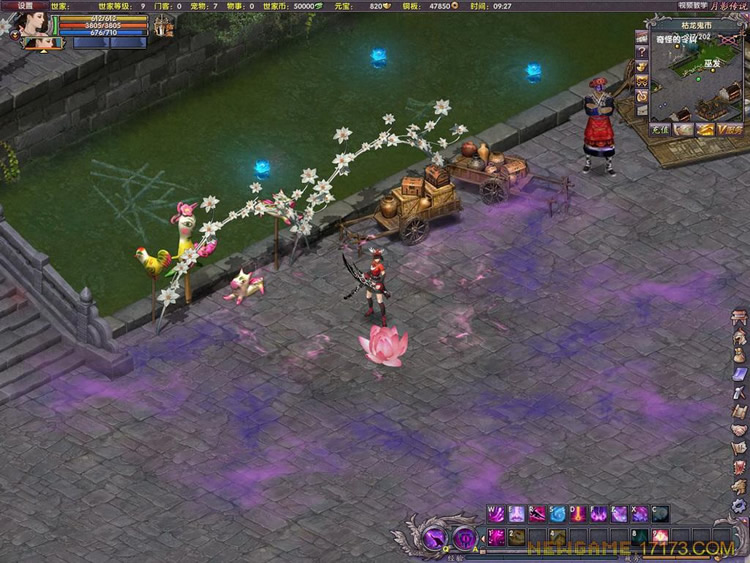The image size is (750, 563).
Task: Trigger the orange pillar D skill
Action: pyautogui.click(x=578, y=514)
